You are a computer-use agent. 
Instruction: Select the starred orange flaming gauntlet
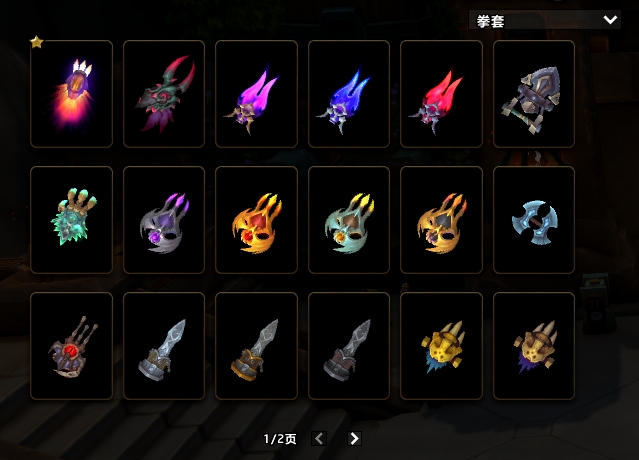click(71, 94)
